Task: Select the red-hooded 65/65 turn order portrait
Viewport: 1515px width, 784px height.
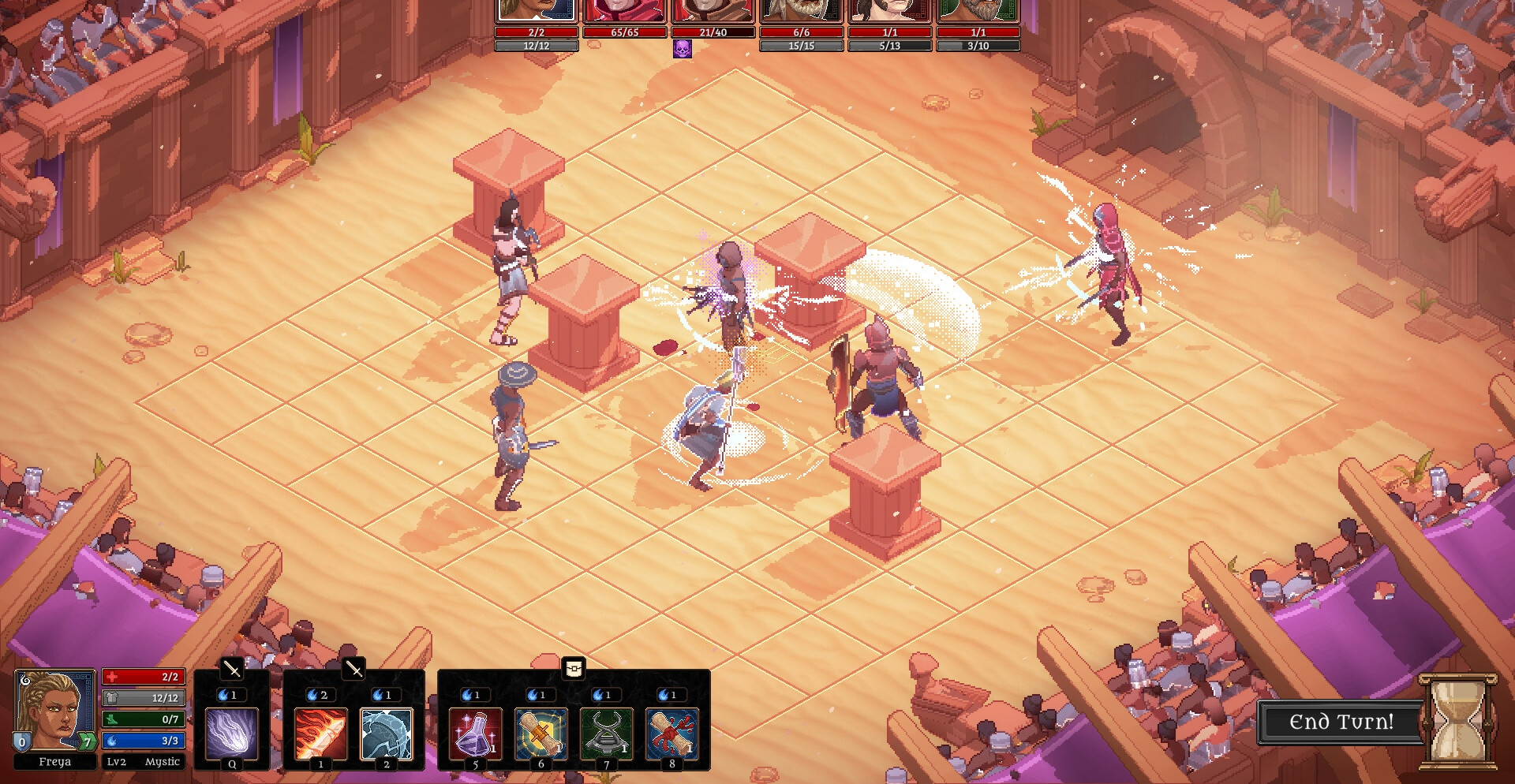Action: coord(624,10)
